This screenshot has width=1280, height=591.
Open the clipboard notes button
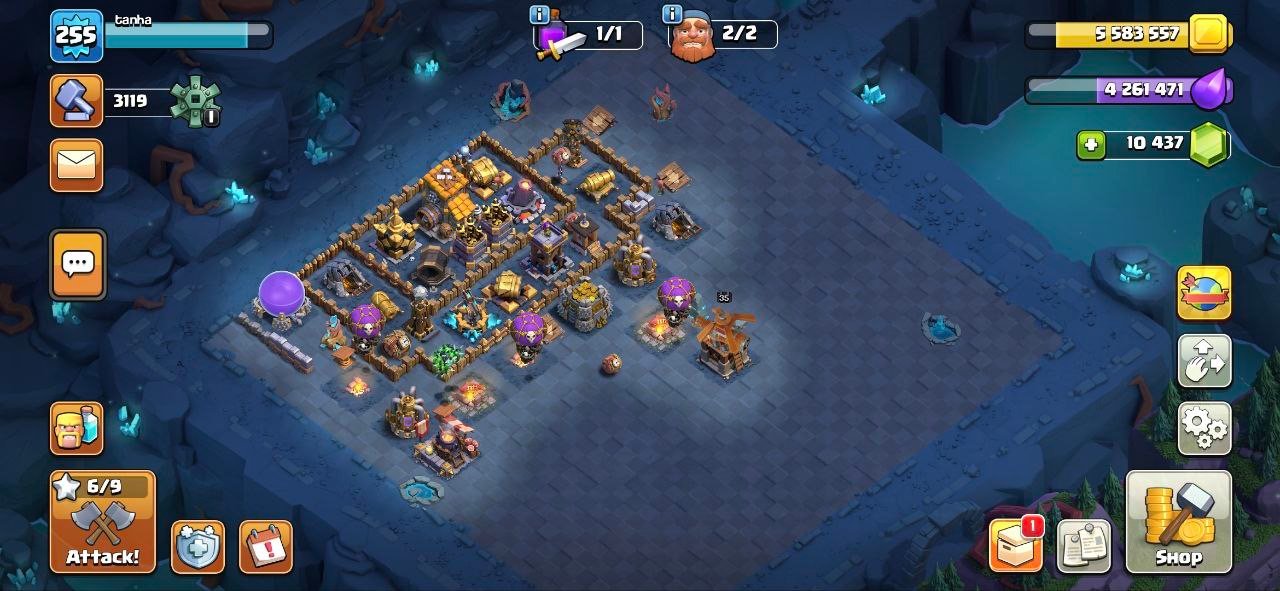click(1084, 546)
